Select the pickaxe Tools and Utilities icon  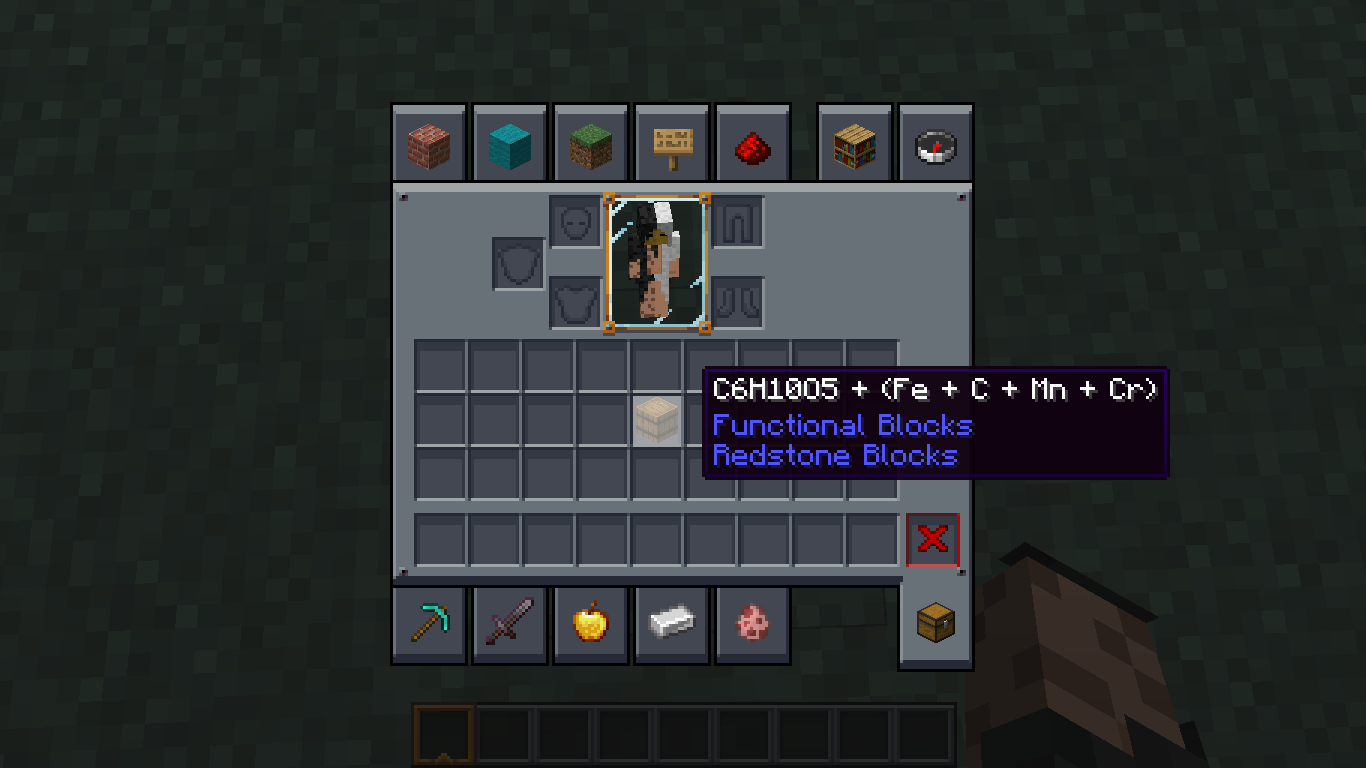coord(429,623)
